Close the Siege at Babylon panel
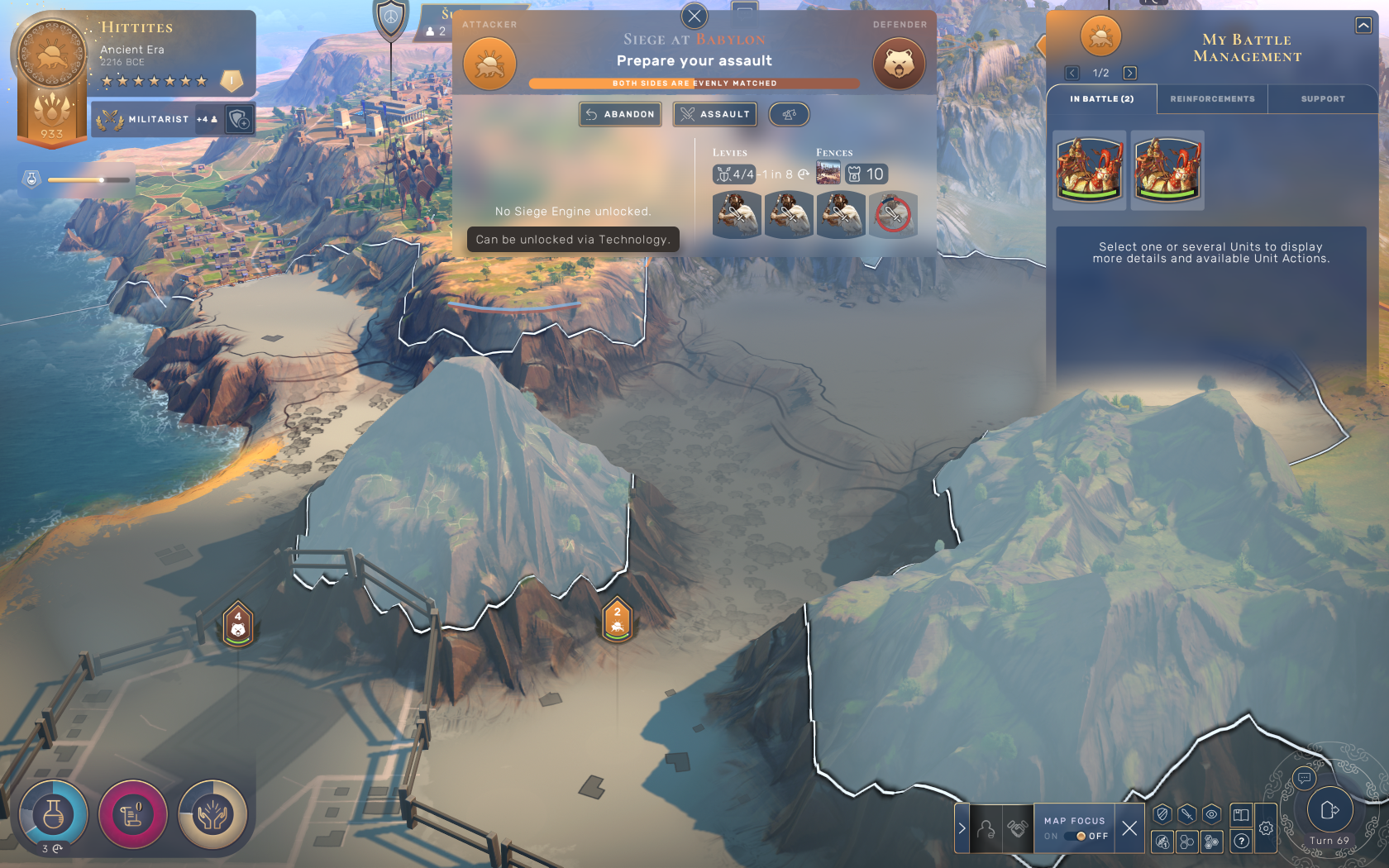The height and width of the screenshot is (868, 1389). 694,16
